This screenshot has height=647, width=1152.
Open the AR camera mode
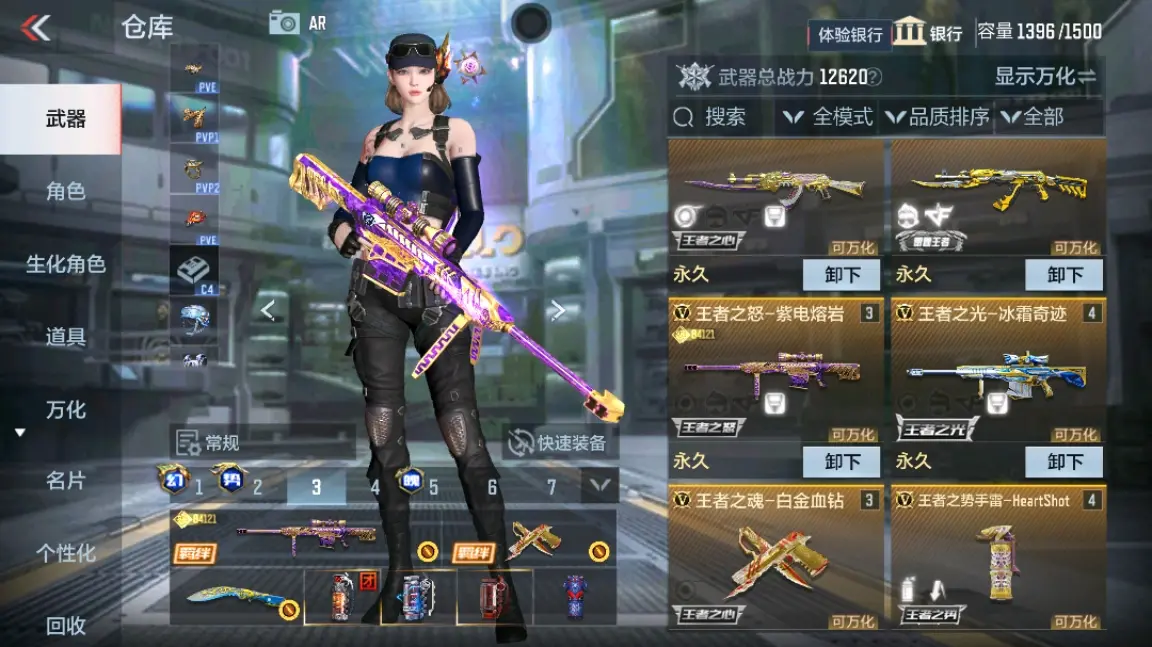coord(297,23)
